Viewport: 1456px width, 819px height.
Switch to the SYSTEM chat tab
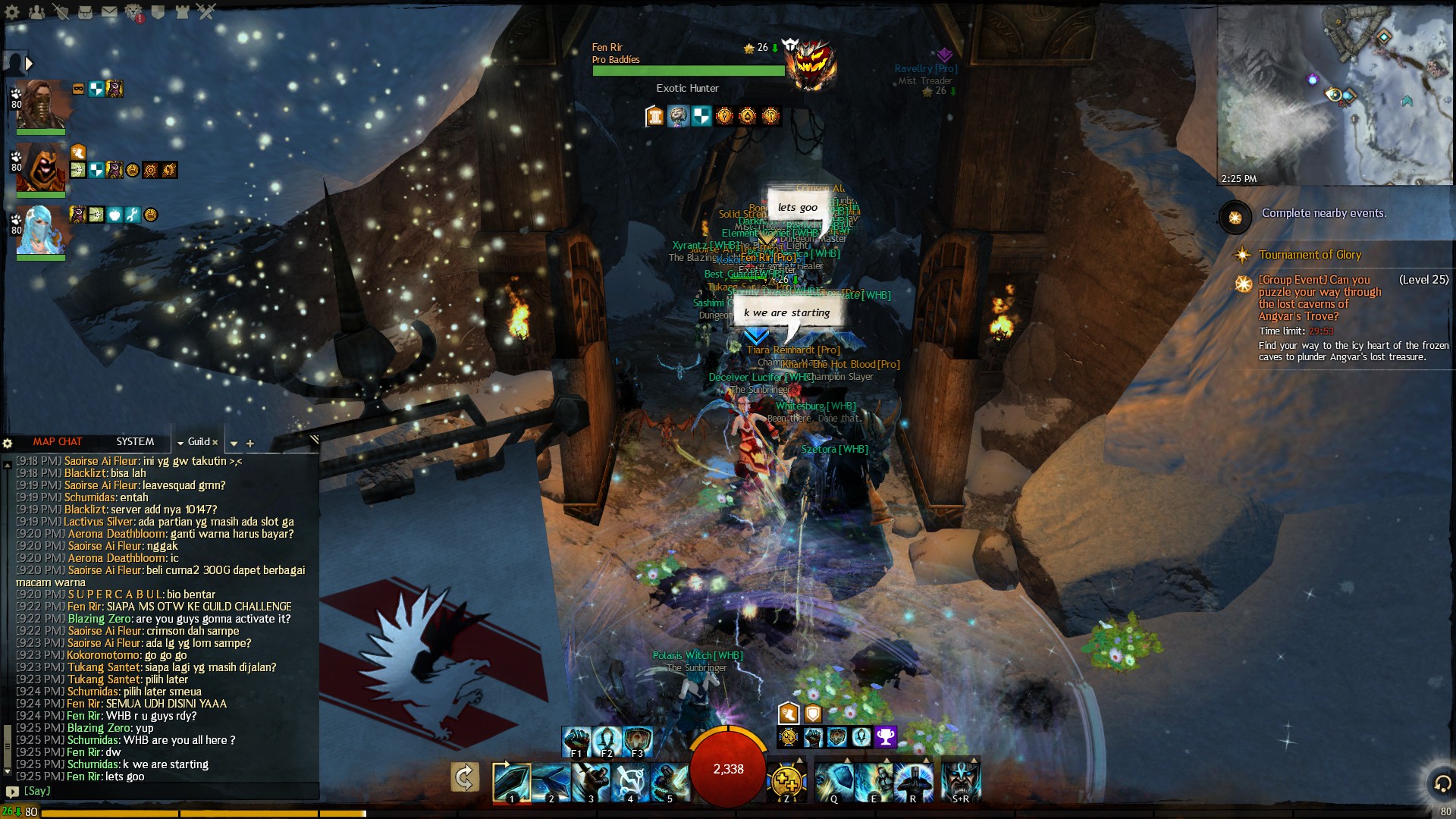pyautogui.click(x=135, y=441)
